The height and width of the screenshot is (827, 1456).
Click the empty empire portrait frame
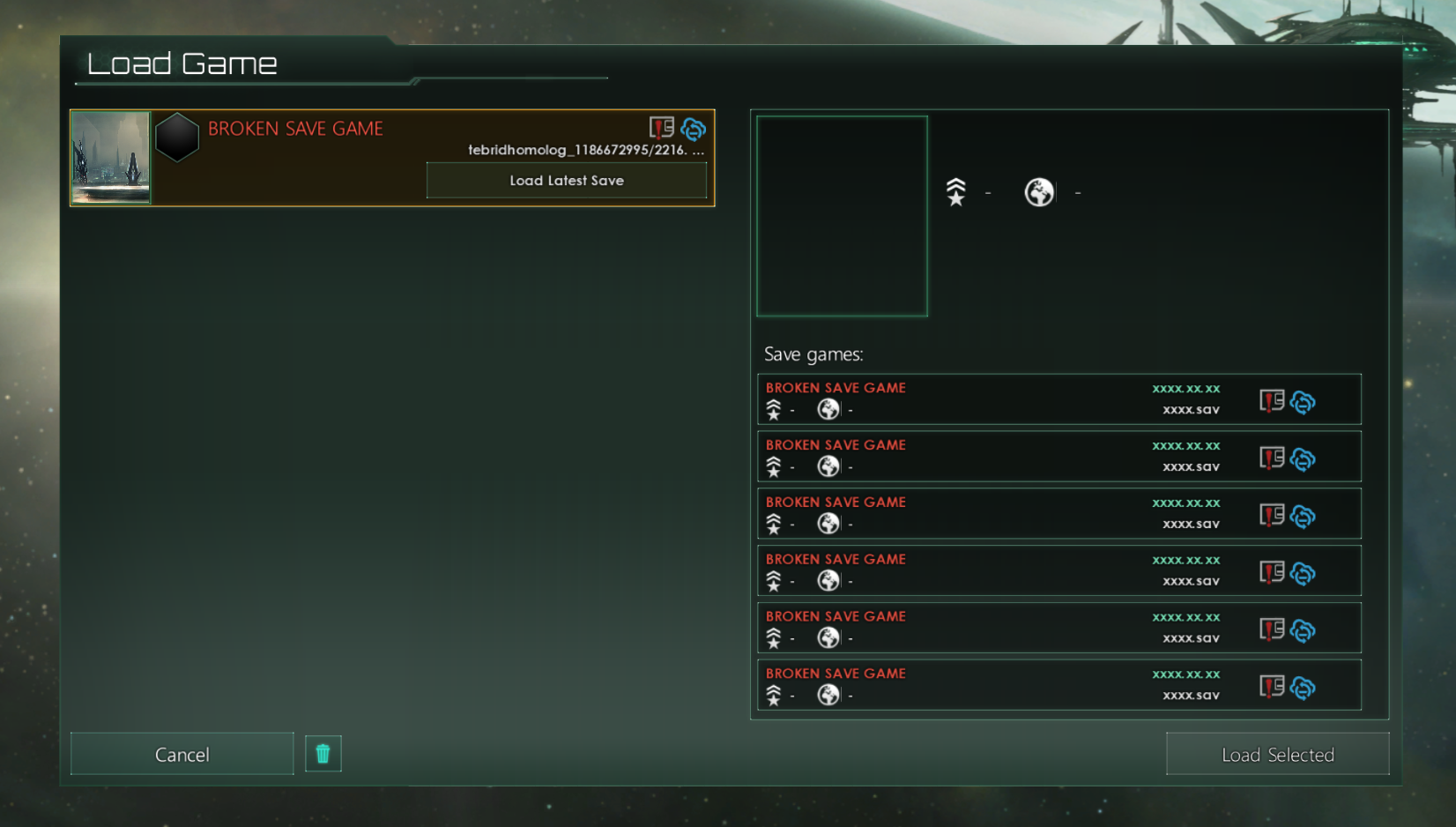click(842, 215)
